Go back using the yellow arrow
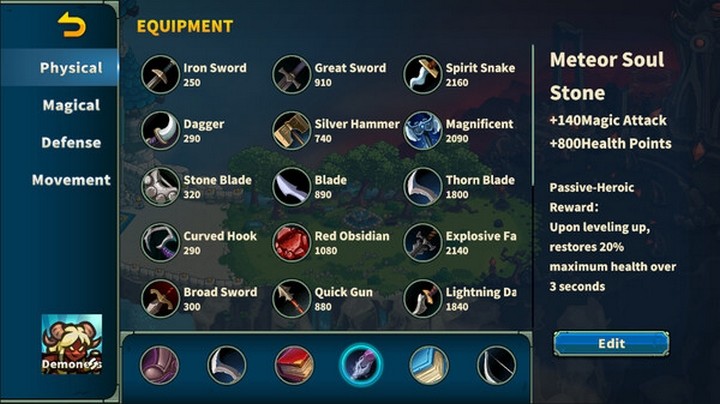This screenshot has width=720, height=404. 72,25
